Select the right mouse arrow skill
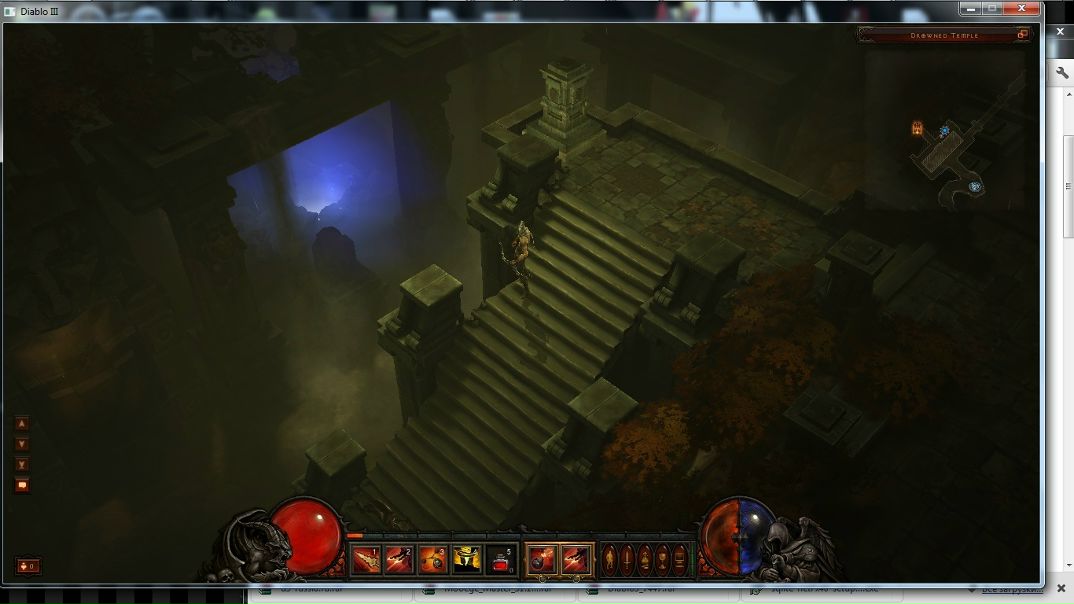The width and height of the screenshot is (1074, 604). (x=575, y=560)
